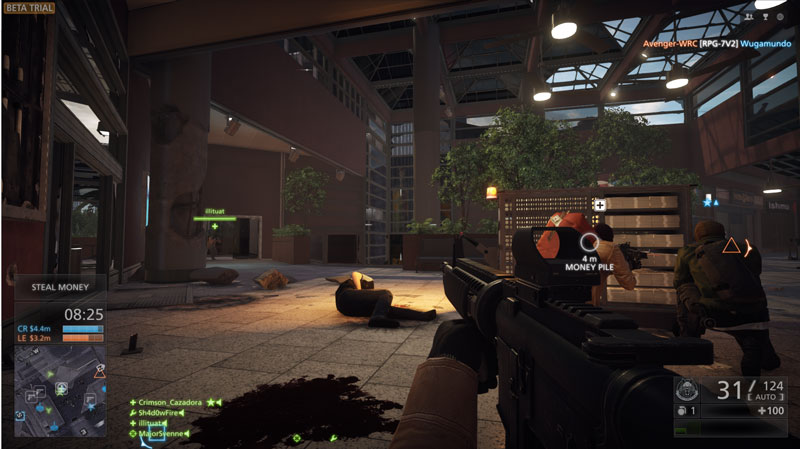Click the trophy icon

[x=765, y=17]
